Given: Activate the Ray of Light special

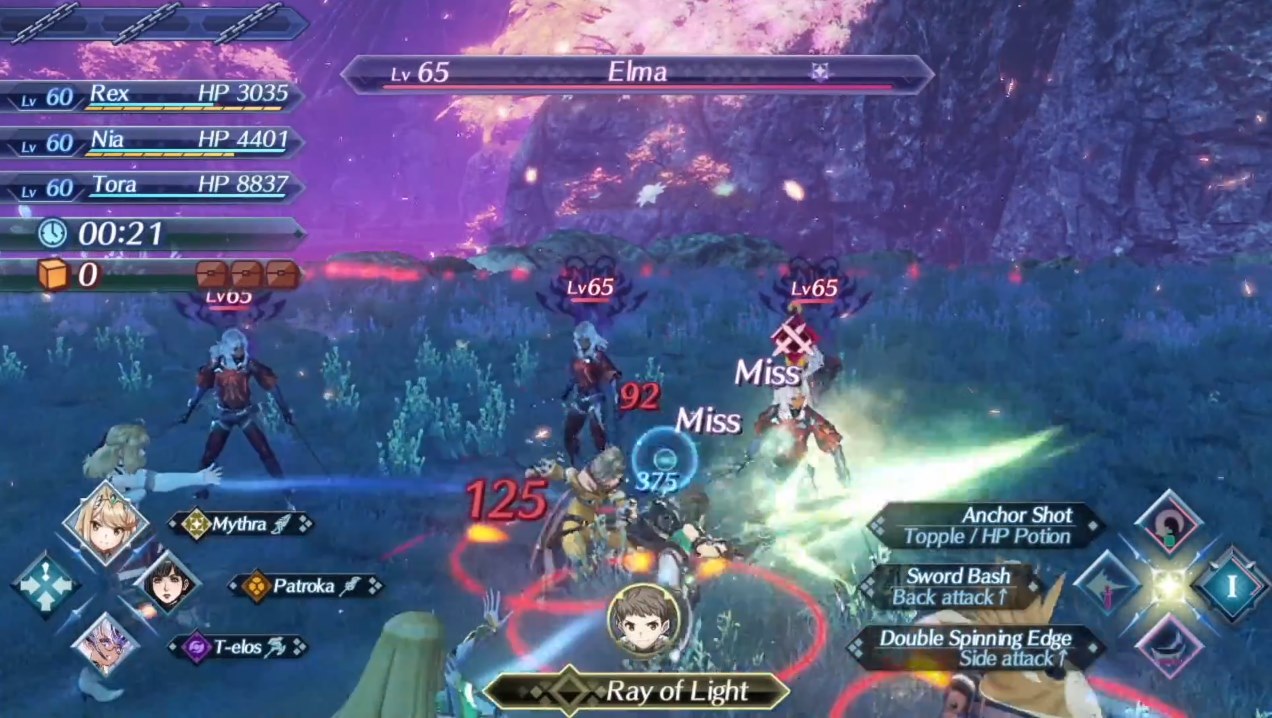Looking at the screenshot, I should (x=636, y=691).
